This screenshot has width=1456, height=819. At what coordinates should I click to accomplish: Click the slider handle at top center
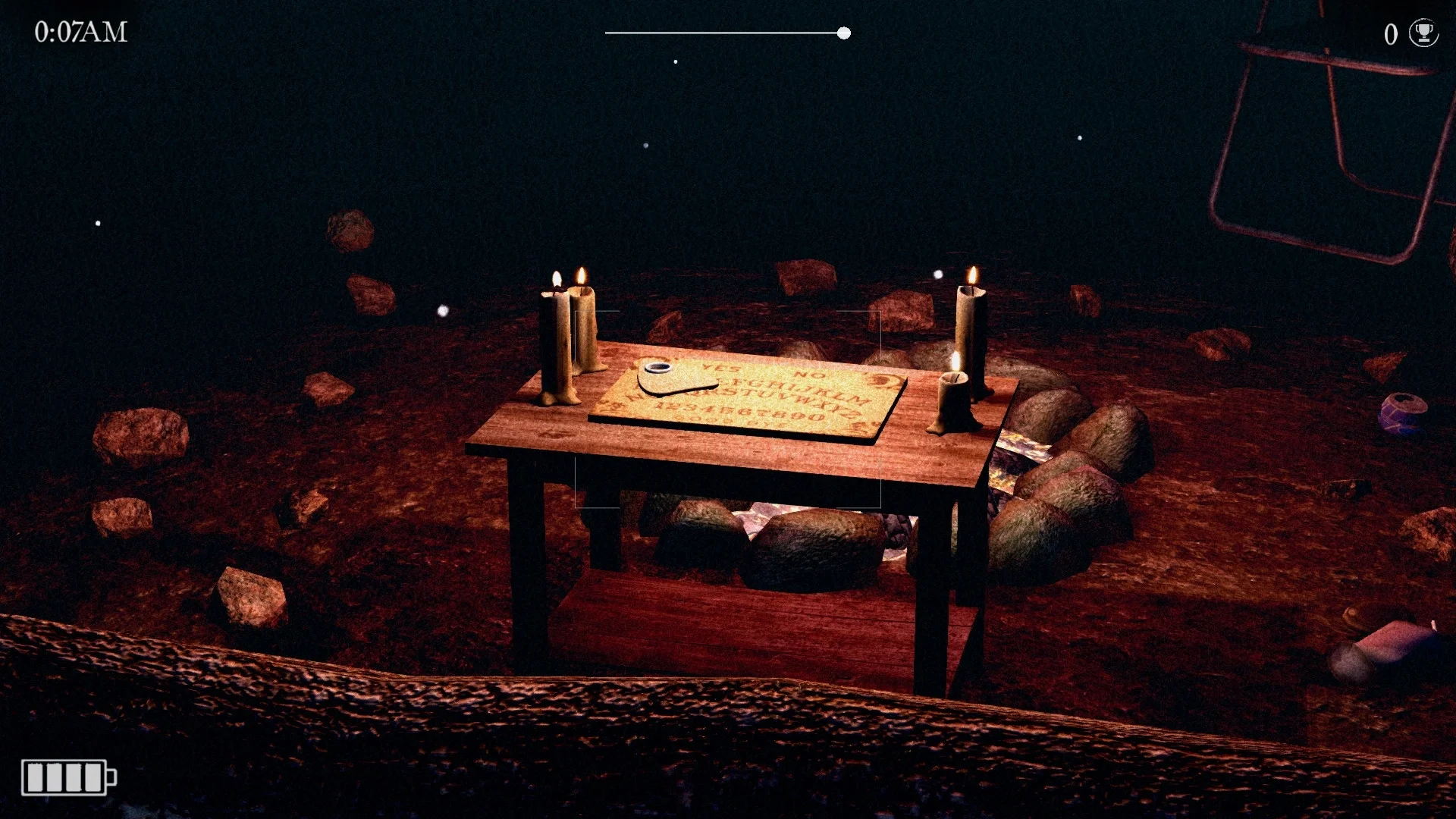click(843, 33)
